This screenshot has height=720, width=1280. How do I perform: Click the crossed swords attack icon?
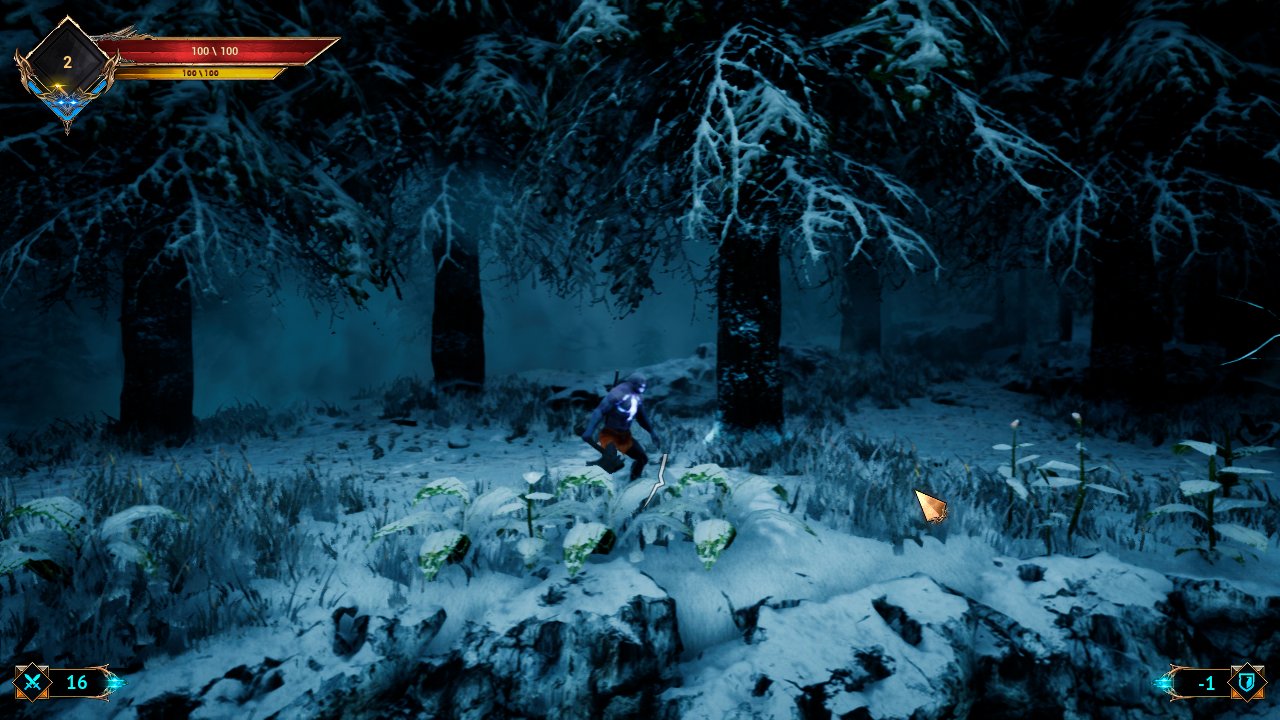click(x=32, y=683)
